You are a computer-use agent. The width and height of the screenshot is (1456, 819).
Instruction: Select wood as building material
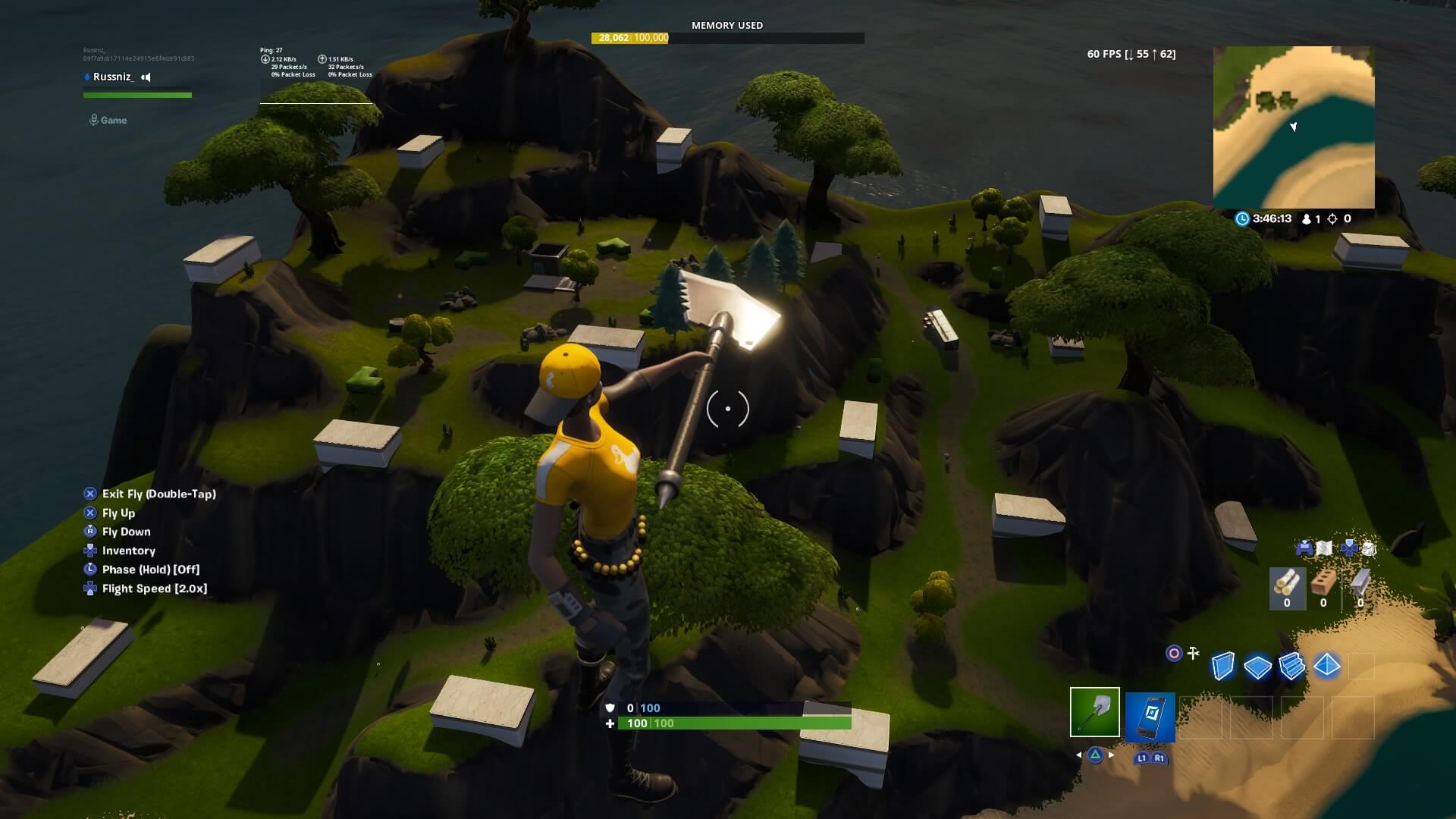click(1287, 588)
